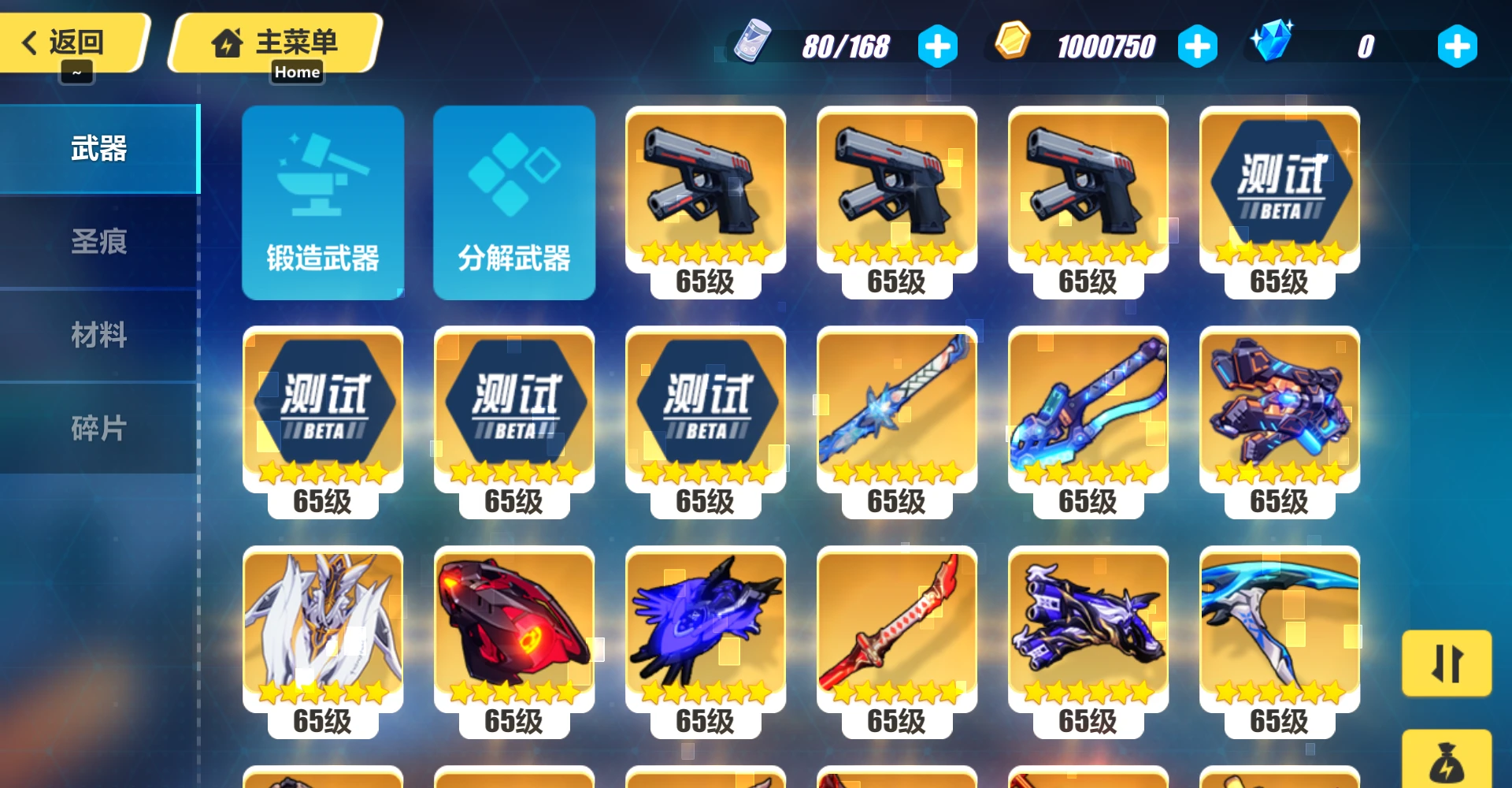This screenshot has width=1512, height=788.
Task: Open the 碎片 fragments tab
Action: coord(99,428)
